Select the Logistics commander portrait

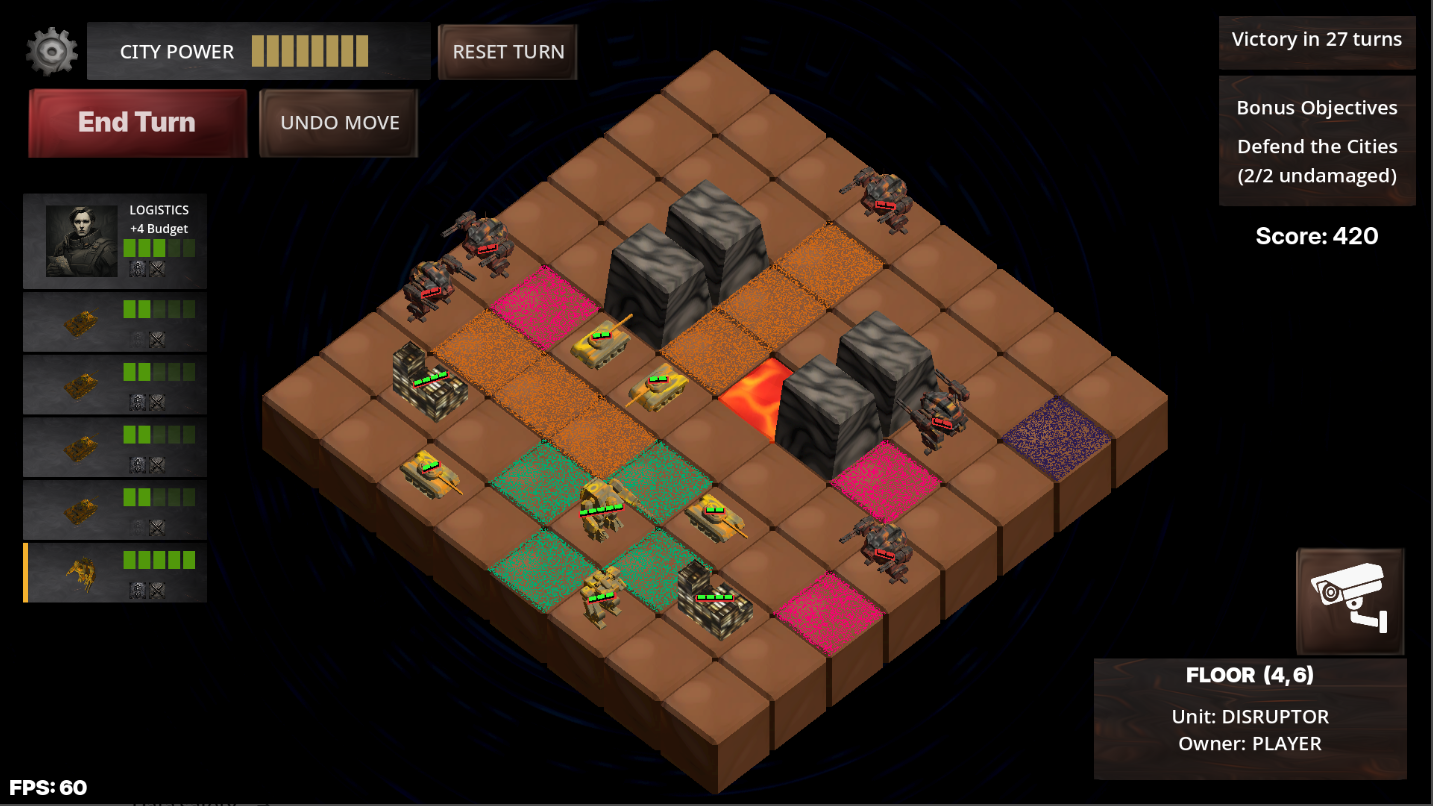(80, 240)
